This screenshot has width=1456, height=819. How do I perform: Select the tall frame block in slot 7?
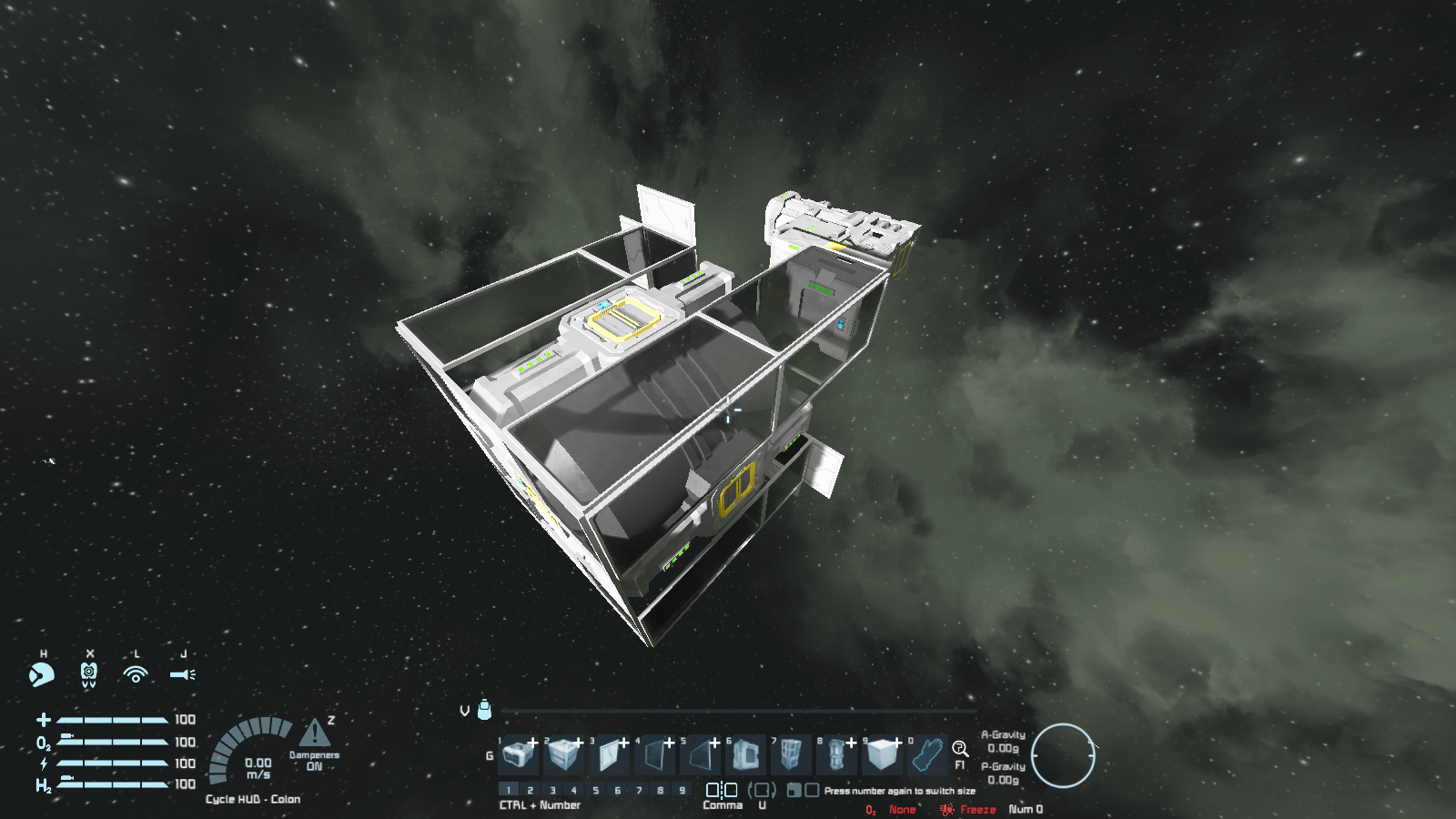791,754
